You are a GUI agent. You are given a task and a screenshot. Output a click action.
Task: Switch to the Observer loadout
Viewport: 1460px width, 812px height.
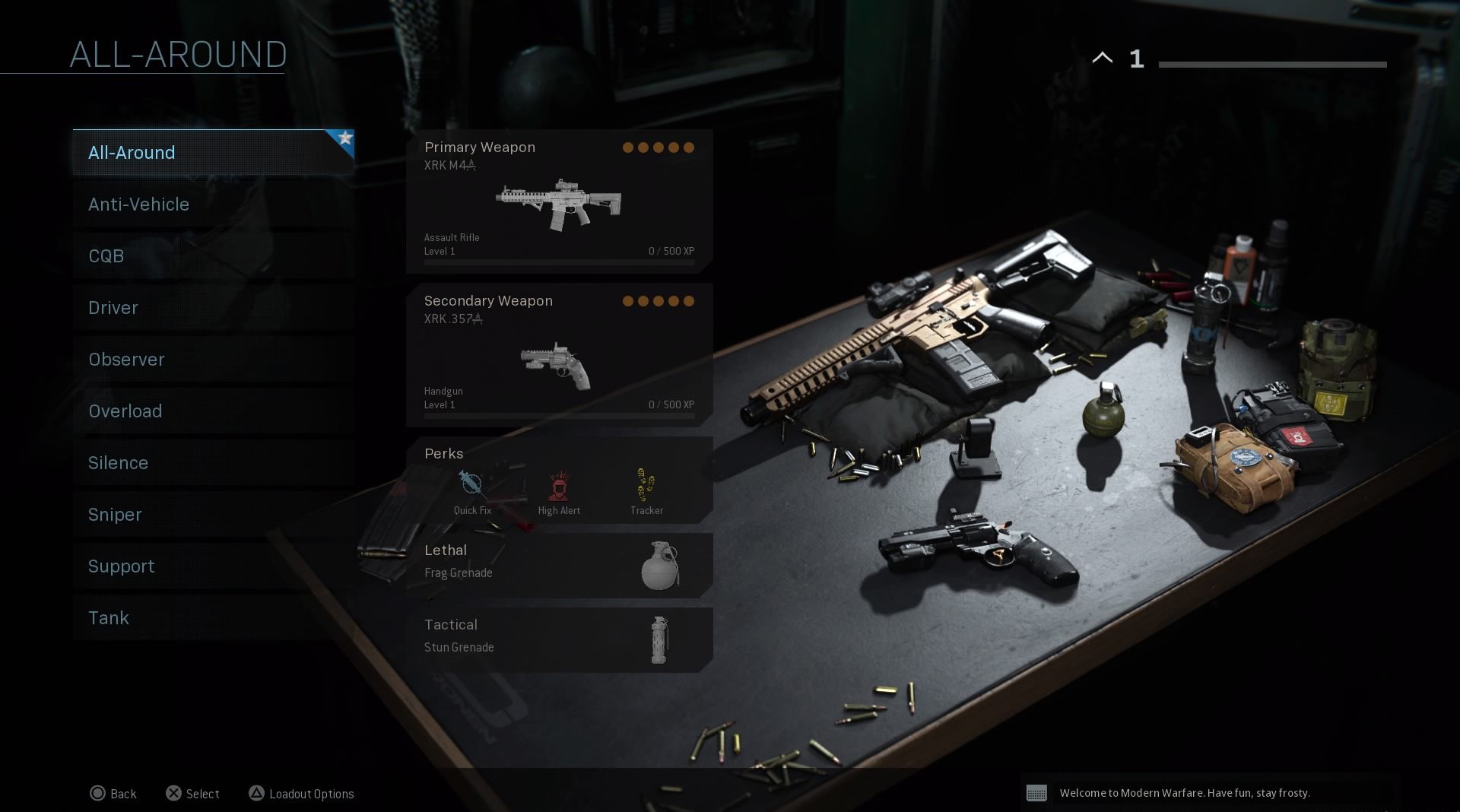coord(213,360)
